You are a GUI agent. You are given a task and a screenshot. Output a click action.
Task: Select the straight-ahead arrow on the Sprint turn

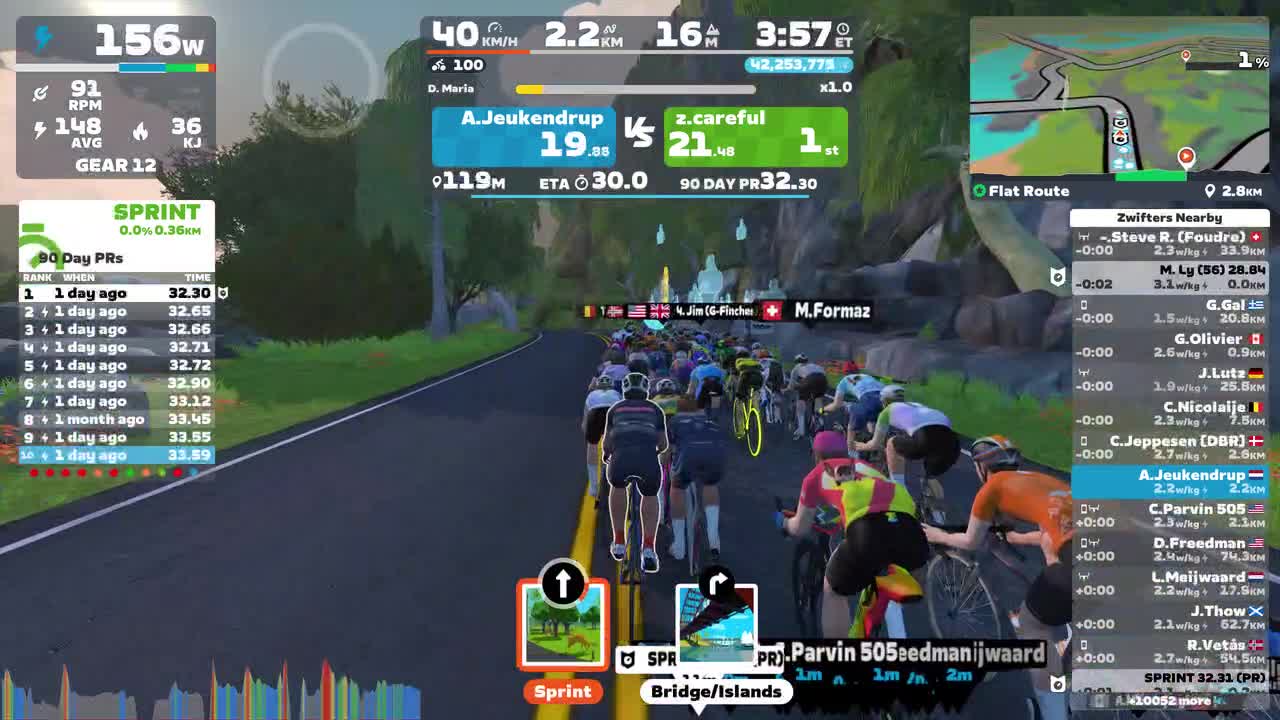[x=562, y=581]
